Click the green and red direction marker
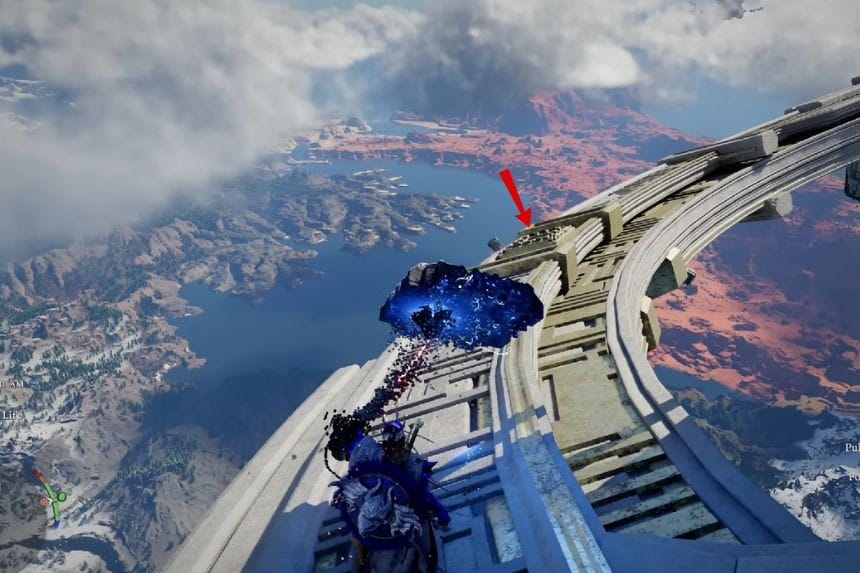 pos(50,494)
